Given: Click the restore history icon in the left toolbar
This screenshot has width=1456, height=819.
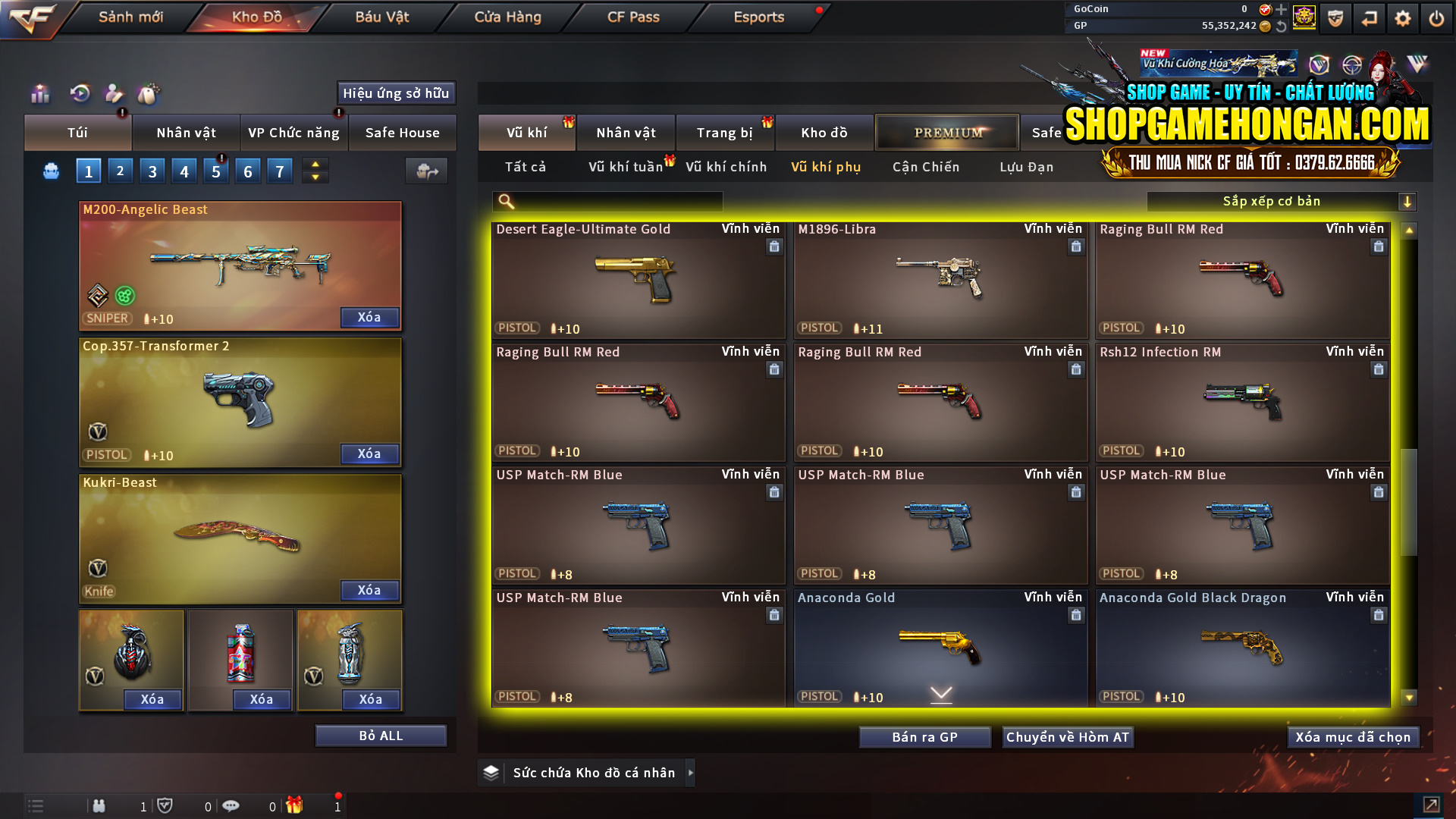Looking at the screenshot, I should coord(80,94).
